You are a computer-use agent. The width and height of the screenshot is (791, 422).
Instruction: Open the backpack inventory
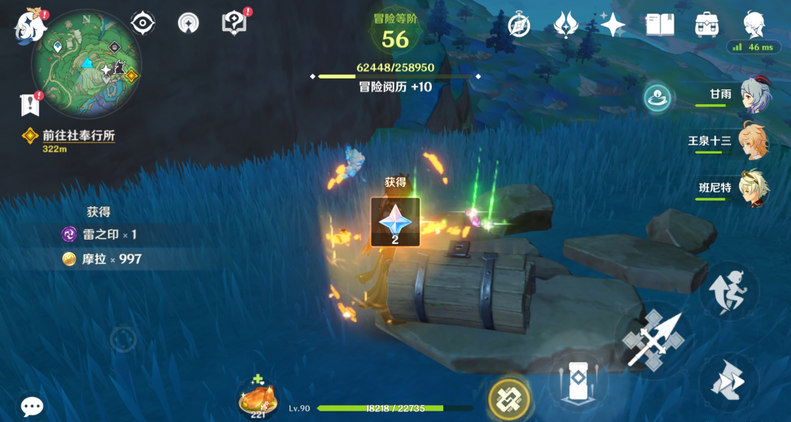click(x=707, y=24)
